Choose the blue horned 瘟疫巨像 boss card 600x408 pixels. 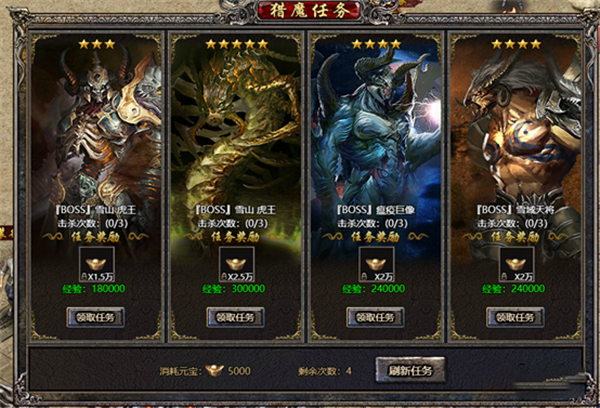pyautogui.click(x=375, y=130)
